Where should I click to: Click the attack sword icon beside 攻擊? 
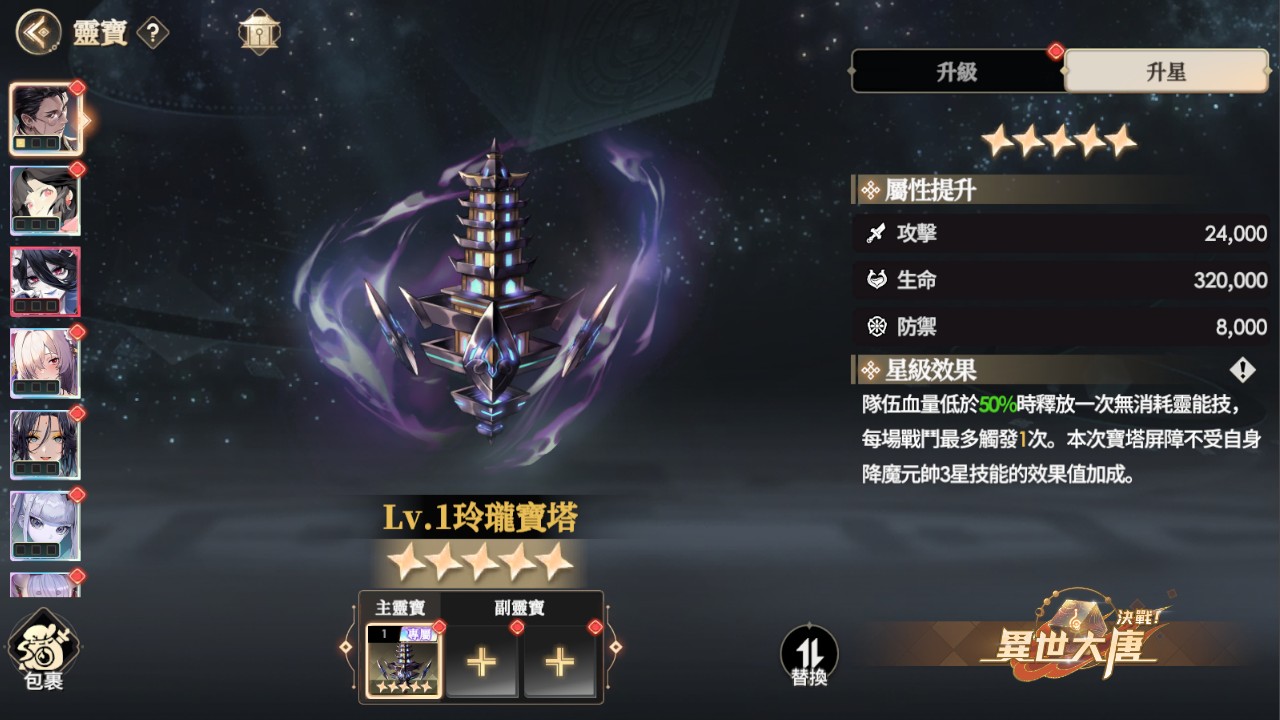(x=875, y=234)
